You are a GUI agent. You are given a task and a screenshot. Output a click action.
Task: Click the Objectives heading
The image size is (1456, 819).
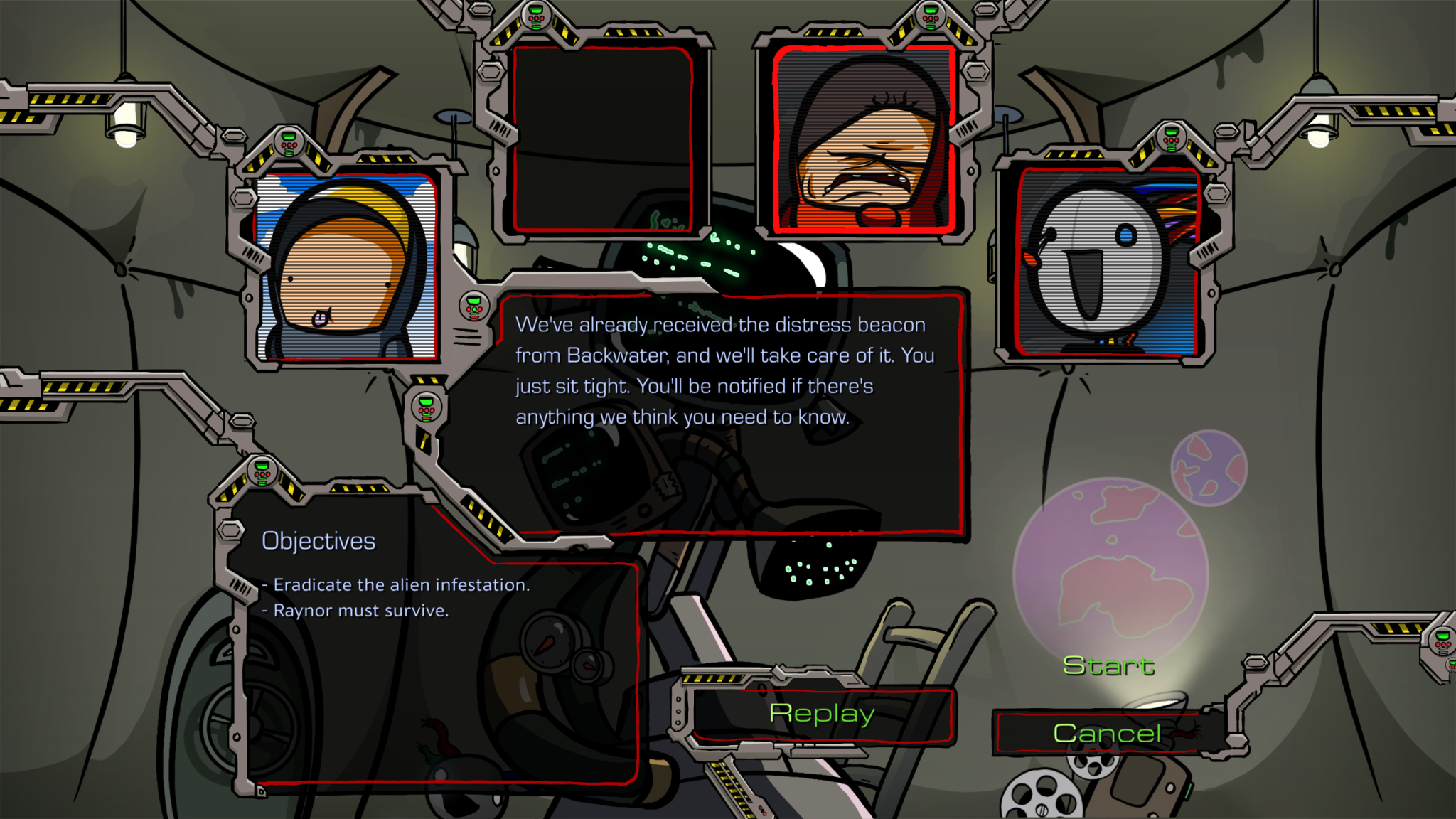click(x=318, y=540)
